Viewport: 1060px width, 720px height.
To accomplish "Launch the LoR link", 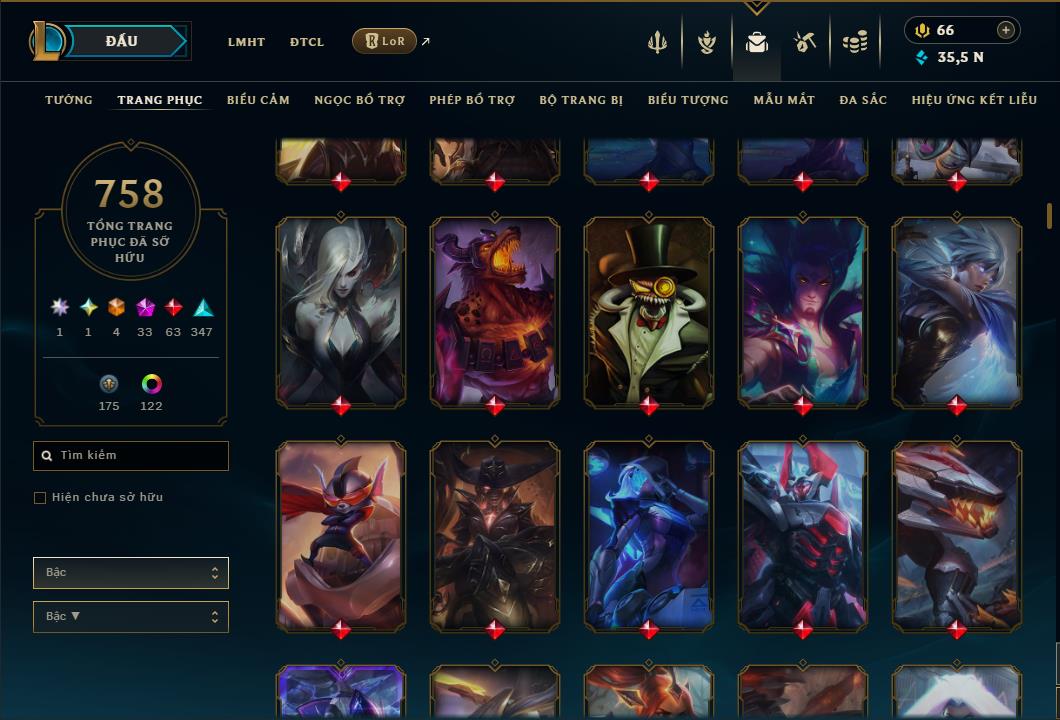I will pos(385,41).
